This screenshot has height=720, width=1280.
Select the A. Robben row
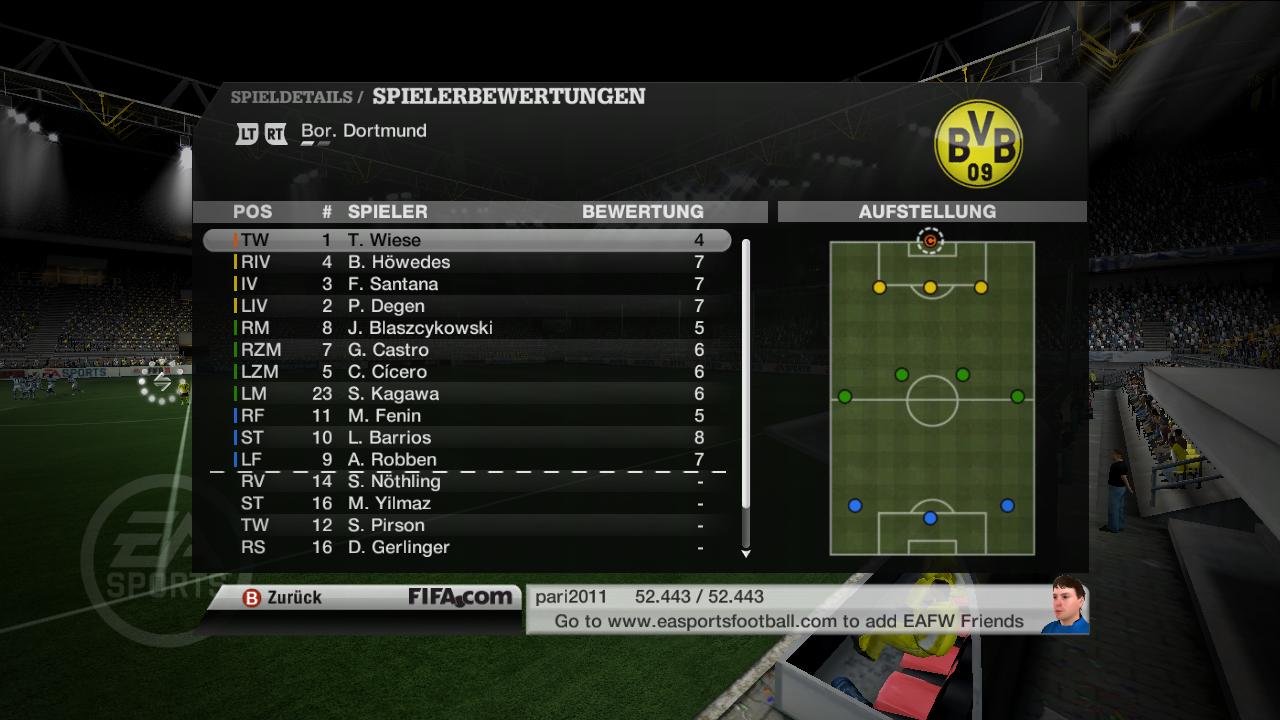click(x=466, y=460)
